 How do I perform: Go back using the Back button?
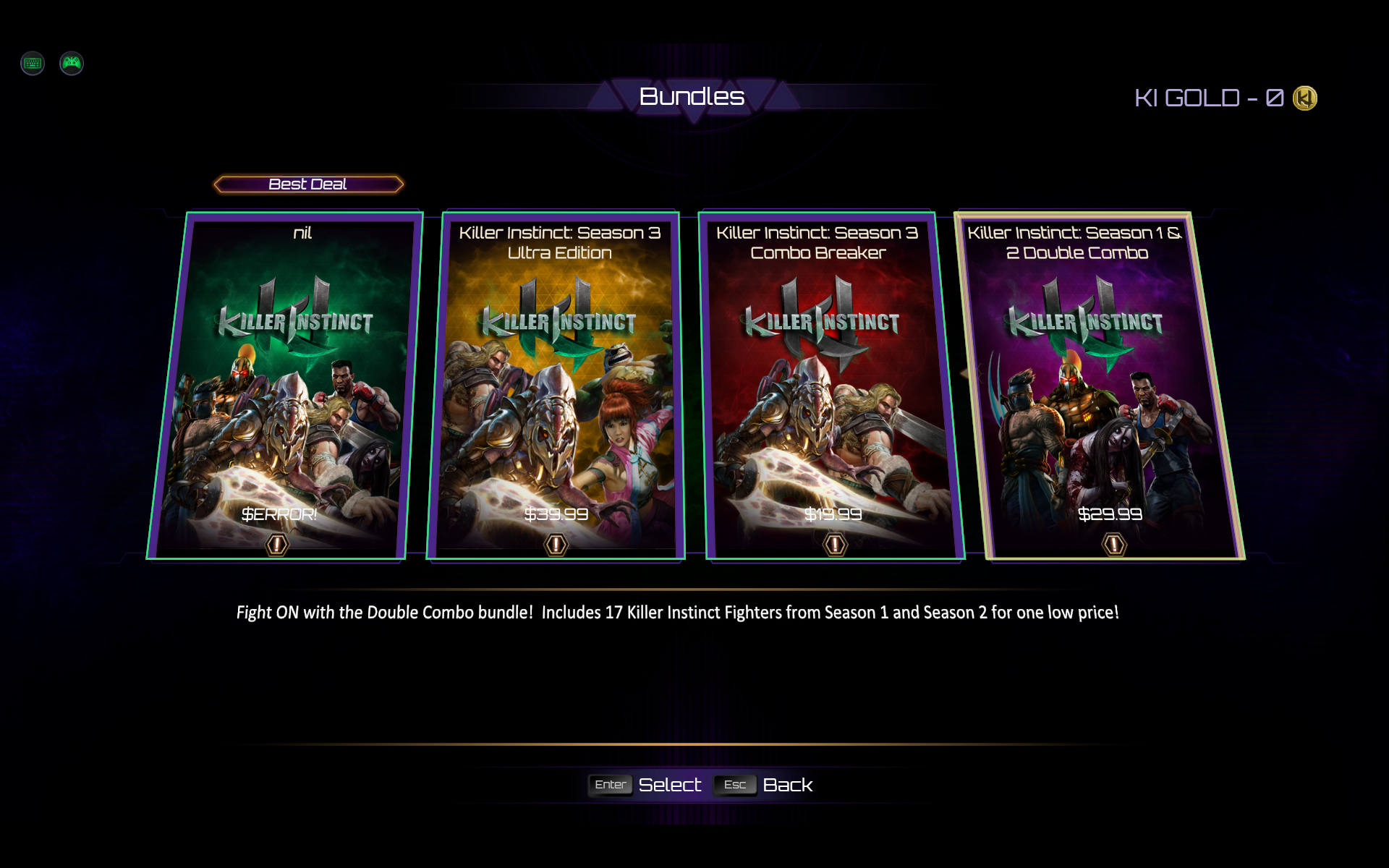pos(787,785)
